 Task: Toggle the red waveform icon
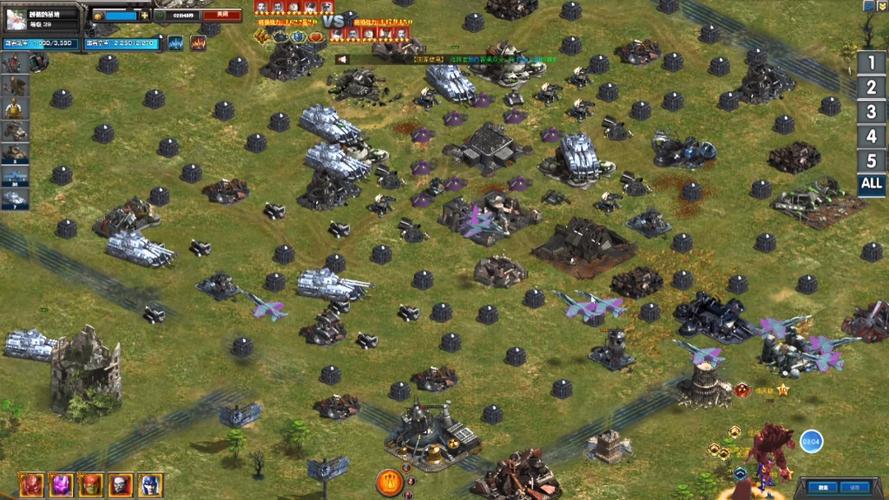click(x=198, y=43)
